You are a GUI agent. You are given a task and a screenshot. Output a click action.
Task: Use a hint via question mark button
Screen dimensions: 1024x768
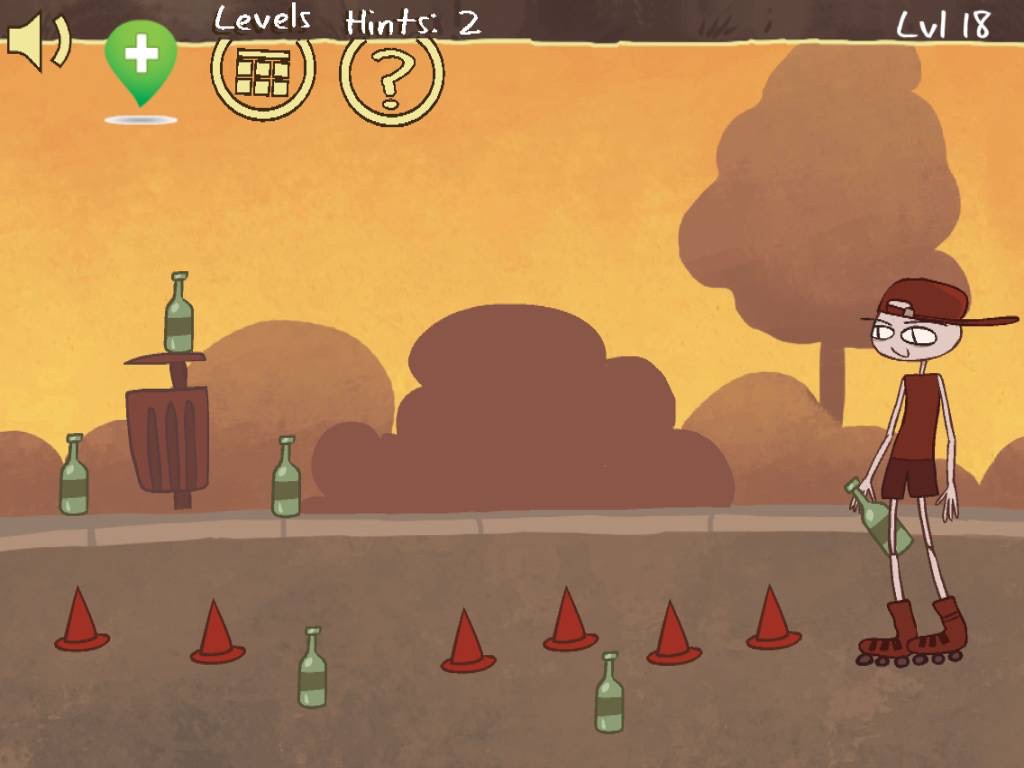(x=391, y=76)
